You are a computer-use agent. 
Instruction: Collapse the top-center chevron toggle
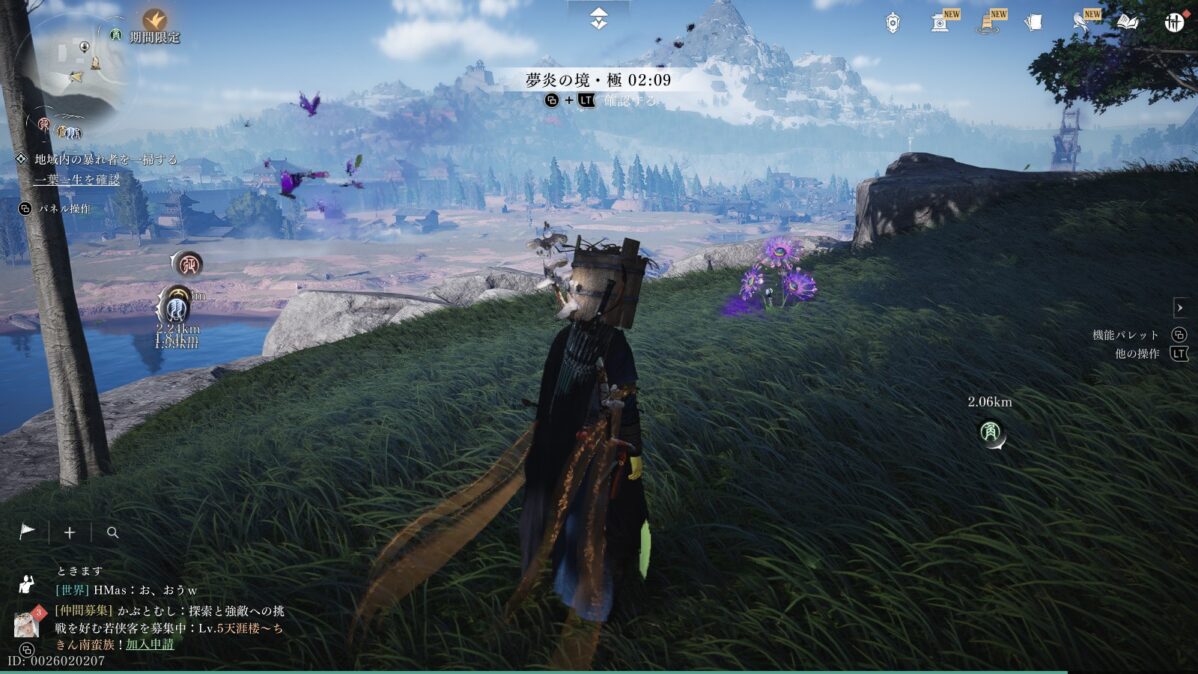(598, 18)
